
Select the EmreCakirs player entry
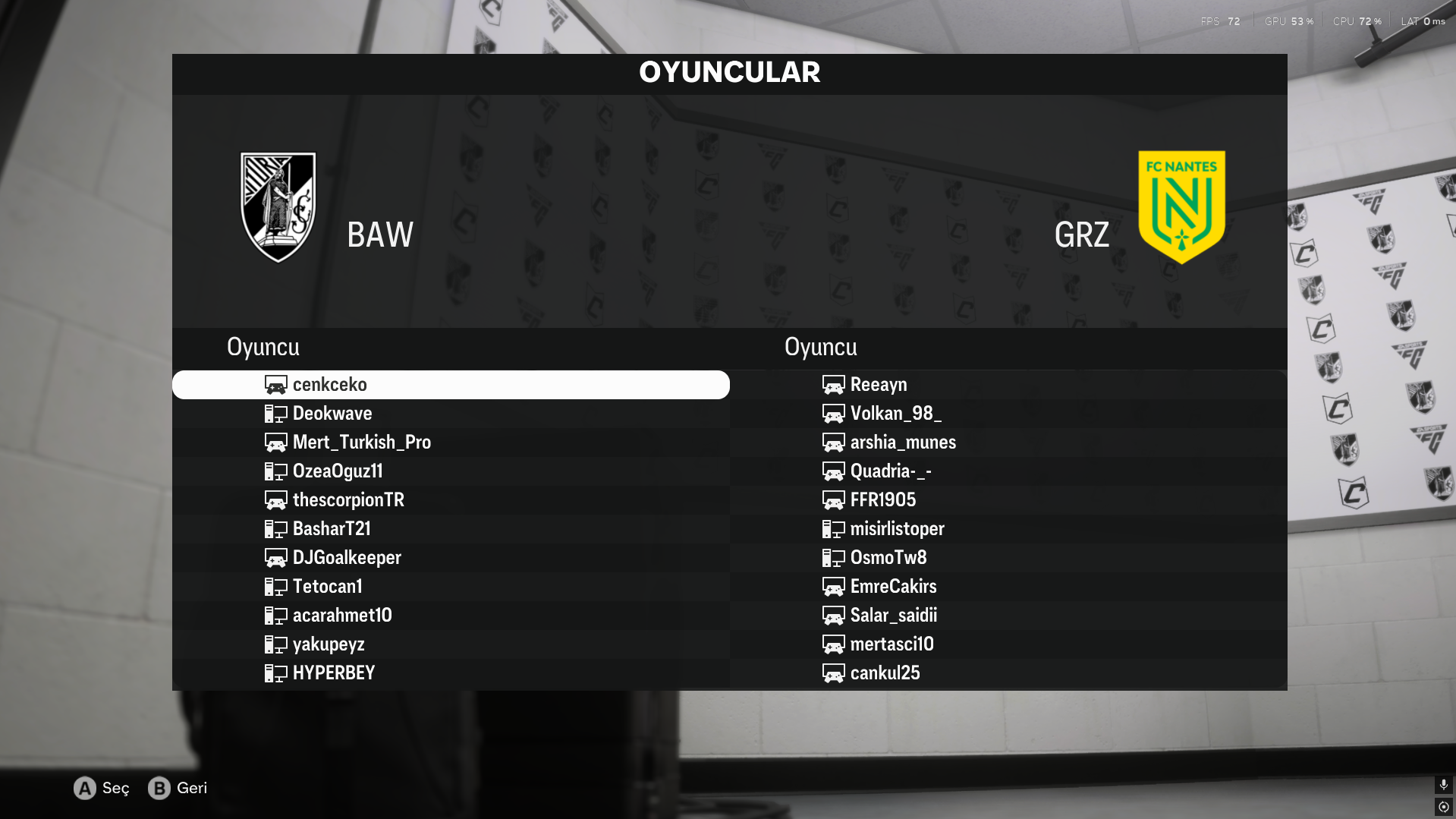tap(893, 587)
